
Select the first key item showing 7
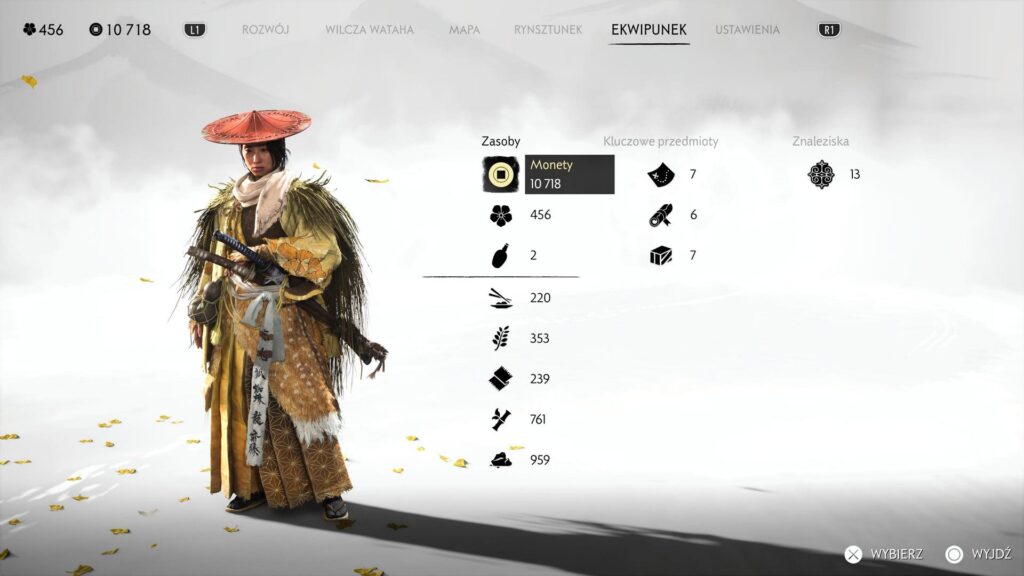[x=660, y=175]
